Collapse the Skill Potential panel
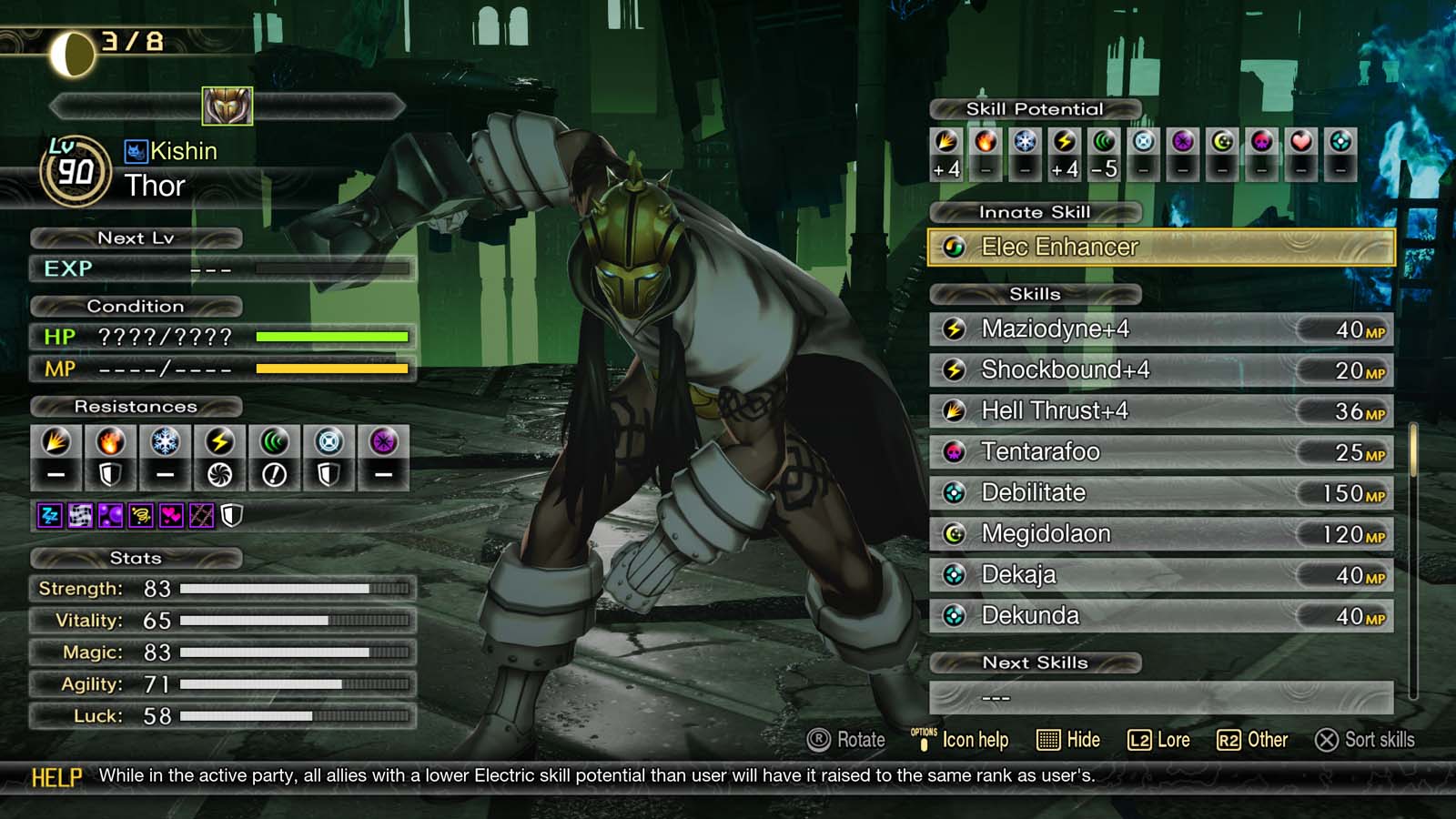The width and height of the screenshot is (1456, 819). 1033,108
